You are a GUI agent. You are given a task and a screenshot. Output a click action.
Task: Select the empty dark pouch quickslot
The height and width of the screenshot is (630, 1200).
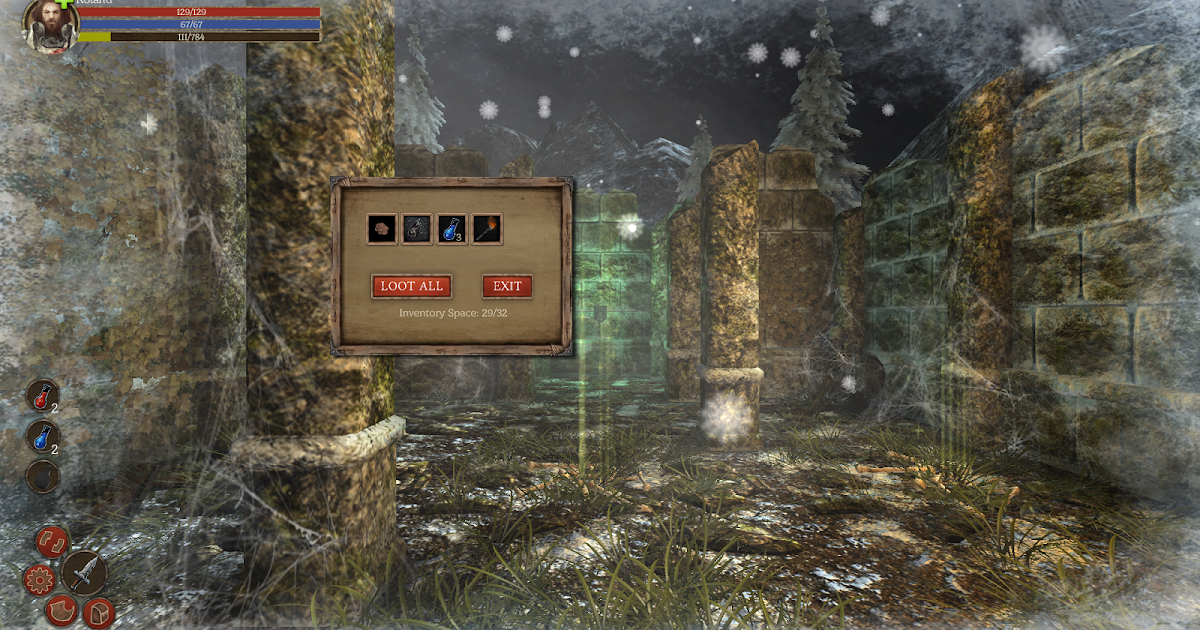click(42, 477)
